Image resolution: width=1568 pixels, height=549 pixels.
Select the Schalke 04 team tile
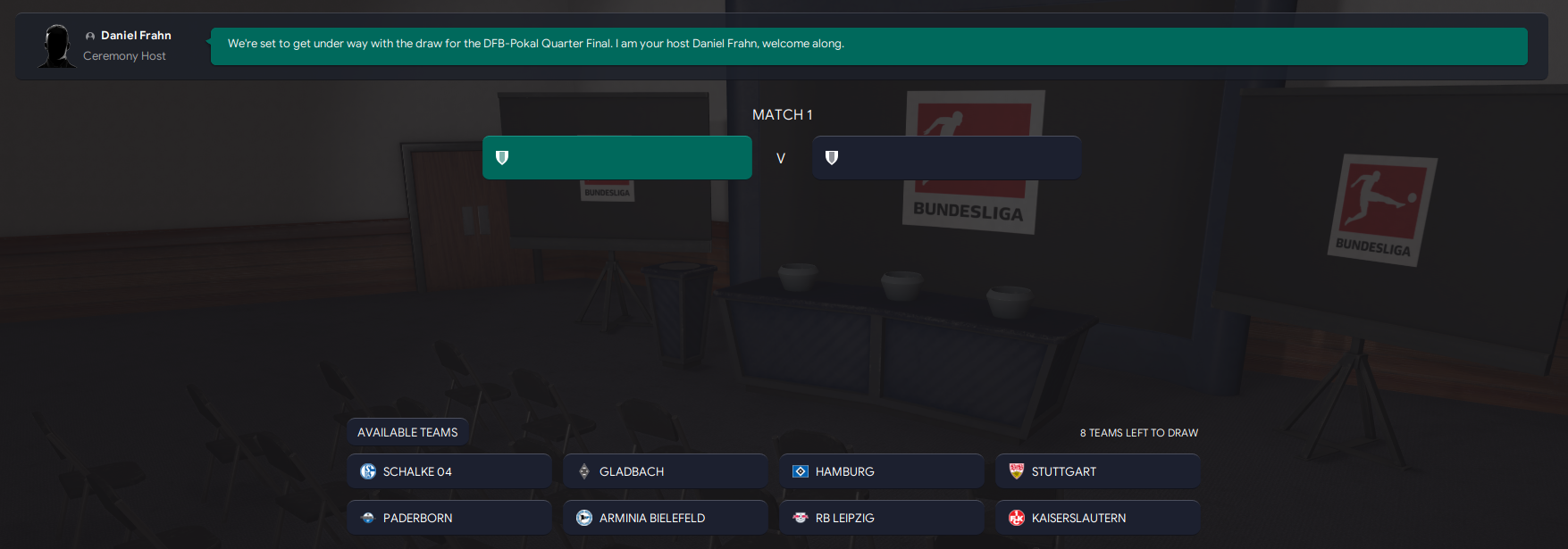[x=449, y=471]
